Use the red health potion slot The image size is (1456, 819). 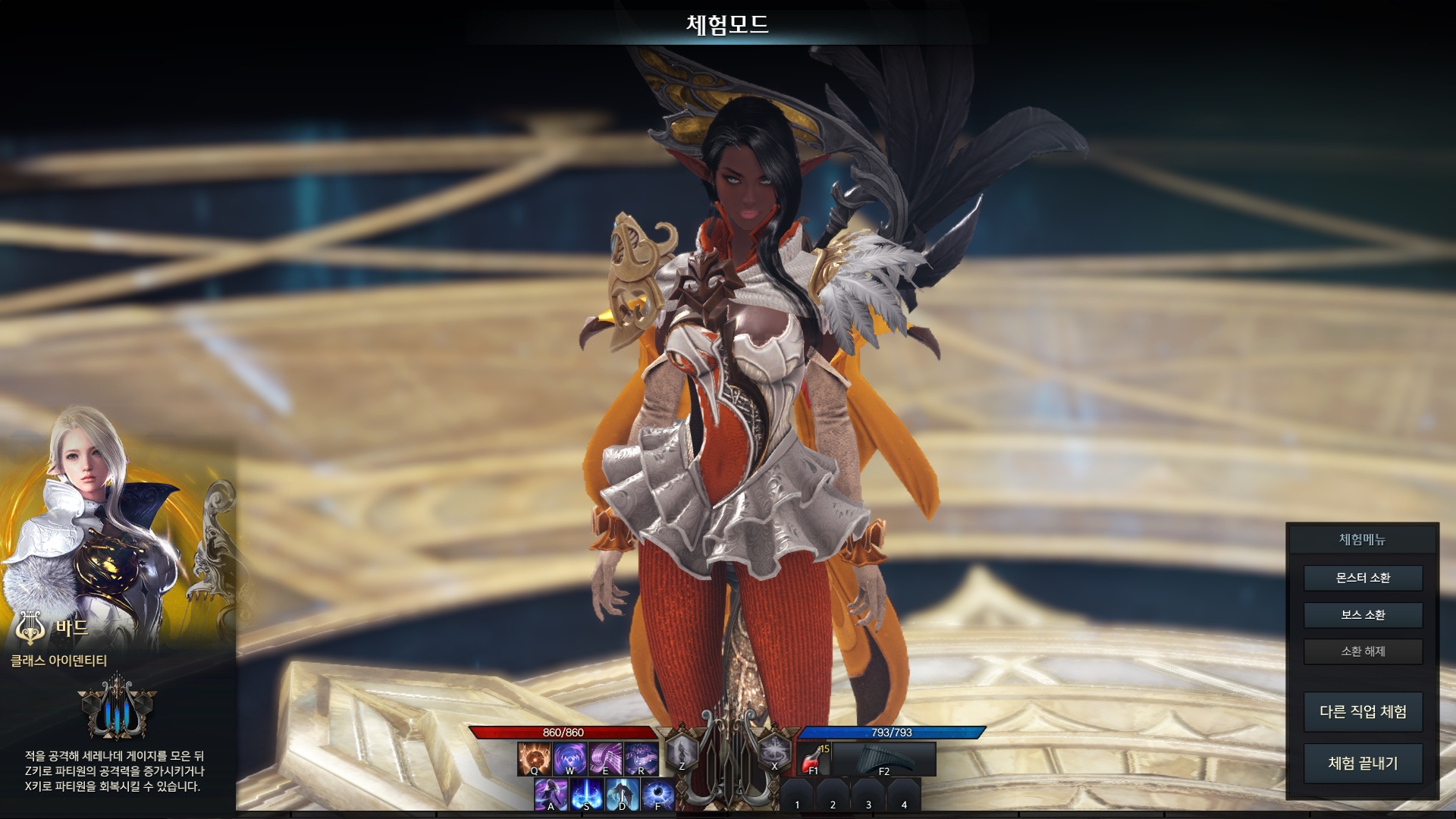pos(814,758)
